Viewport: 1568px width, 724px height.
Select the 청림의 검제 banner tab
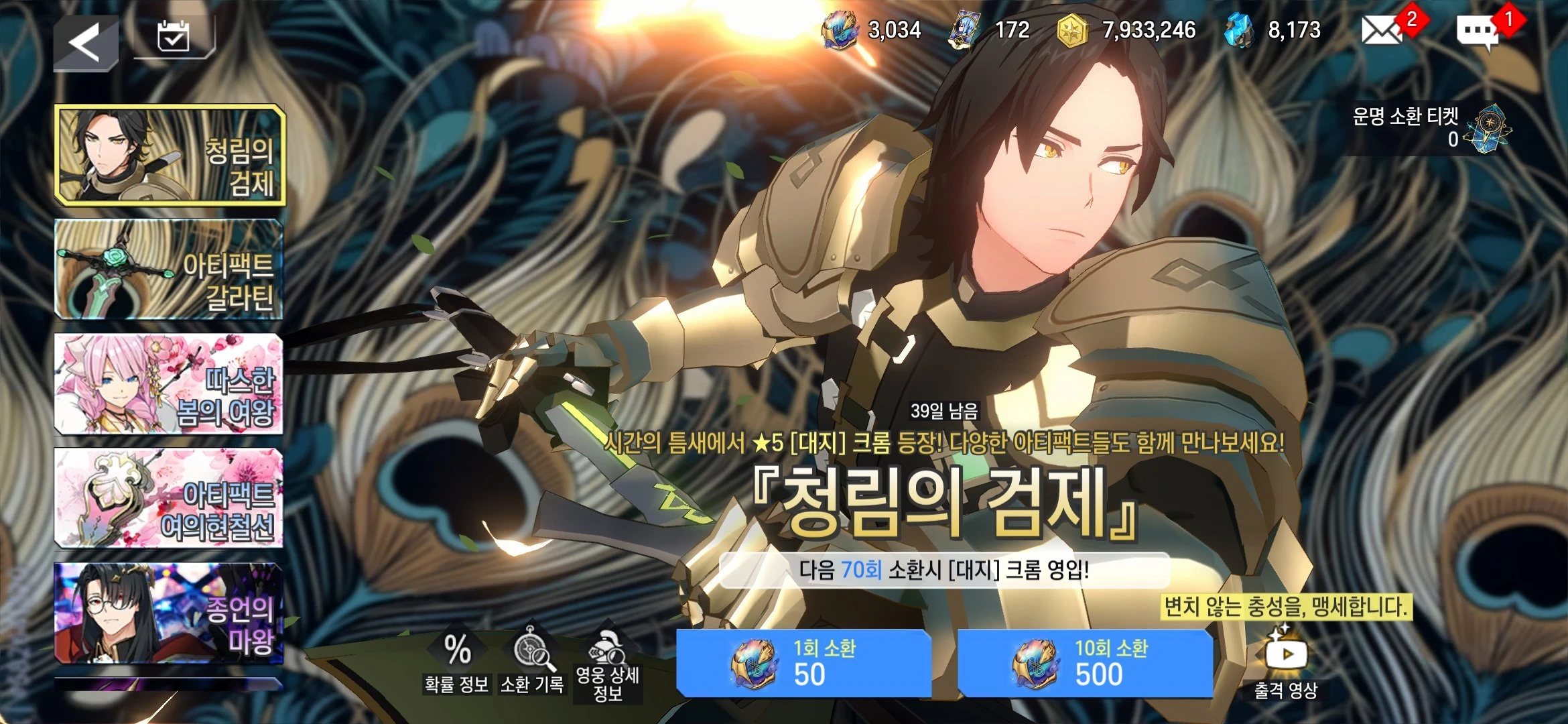[x=170, y=155]
